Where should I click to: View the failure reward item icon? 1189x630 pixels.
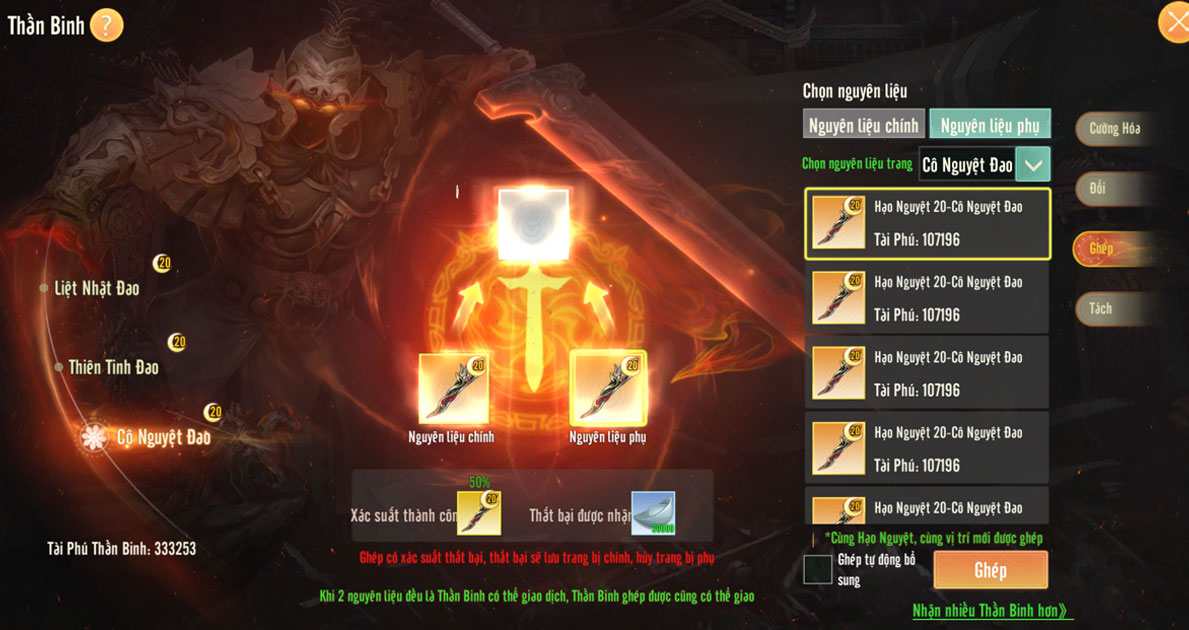[653, 513]
